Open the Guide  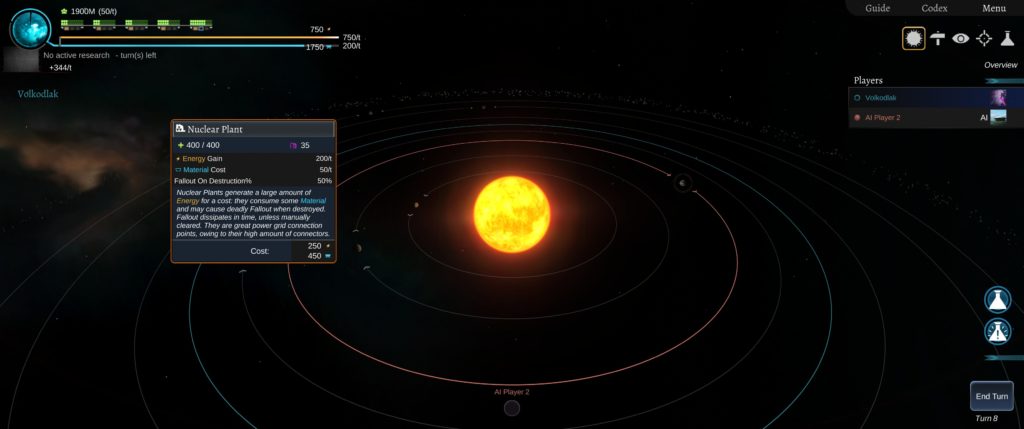877,8
